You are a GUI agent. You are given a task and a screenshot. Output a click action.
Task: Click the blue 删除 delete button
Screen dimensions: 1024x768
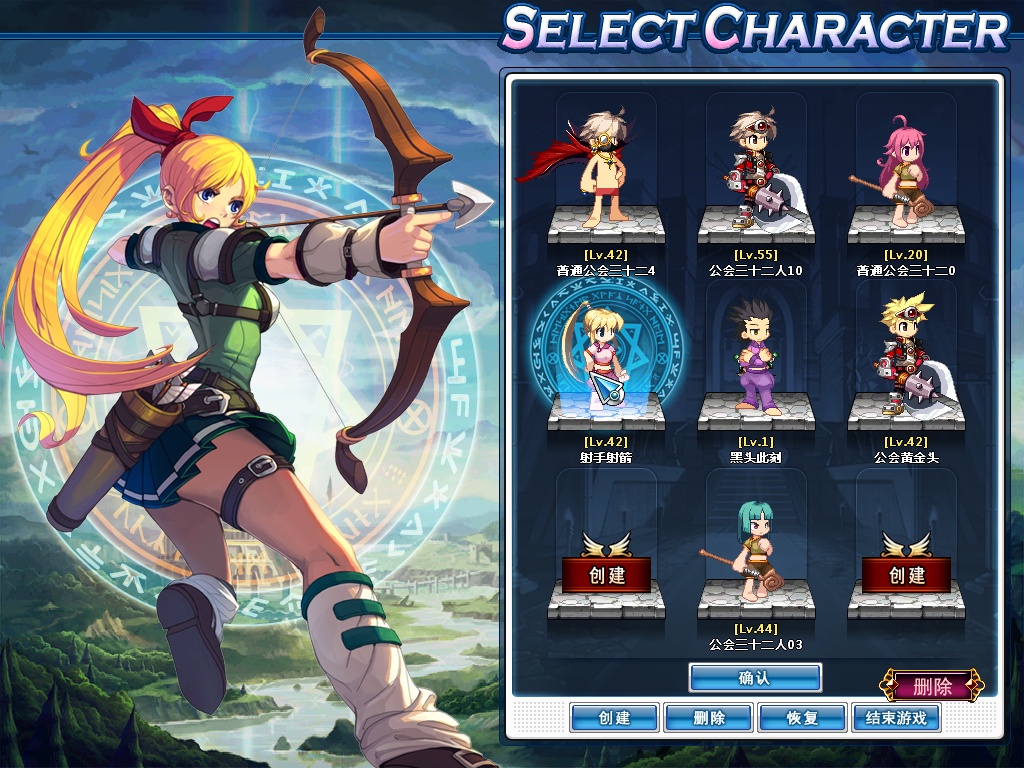pyautogui.click(x=708, y=718)
